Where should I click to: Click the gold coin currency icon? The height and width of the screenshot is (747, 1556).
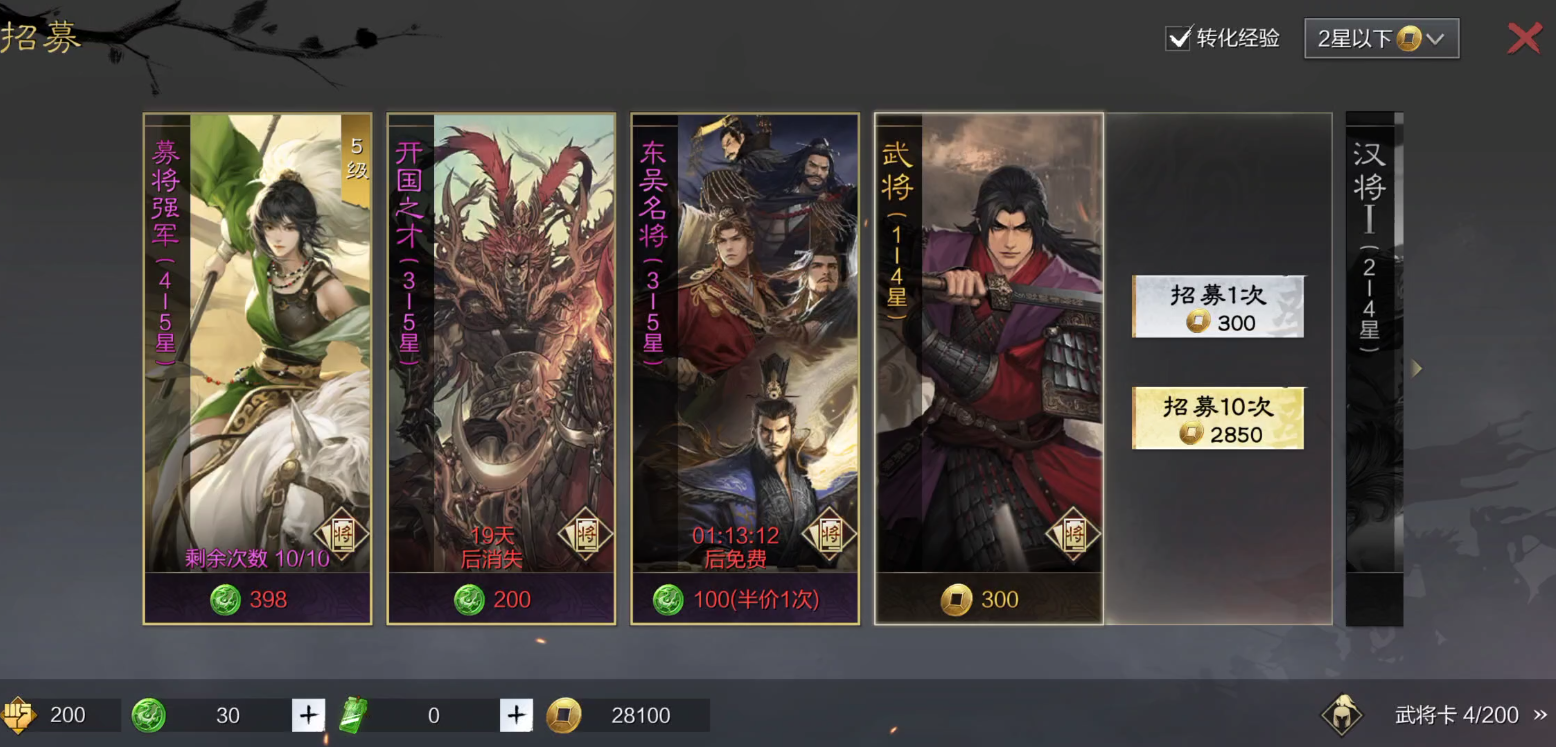[563, 715]
